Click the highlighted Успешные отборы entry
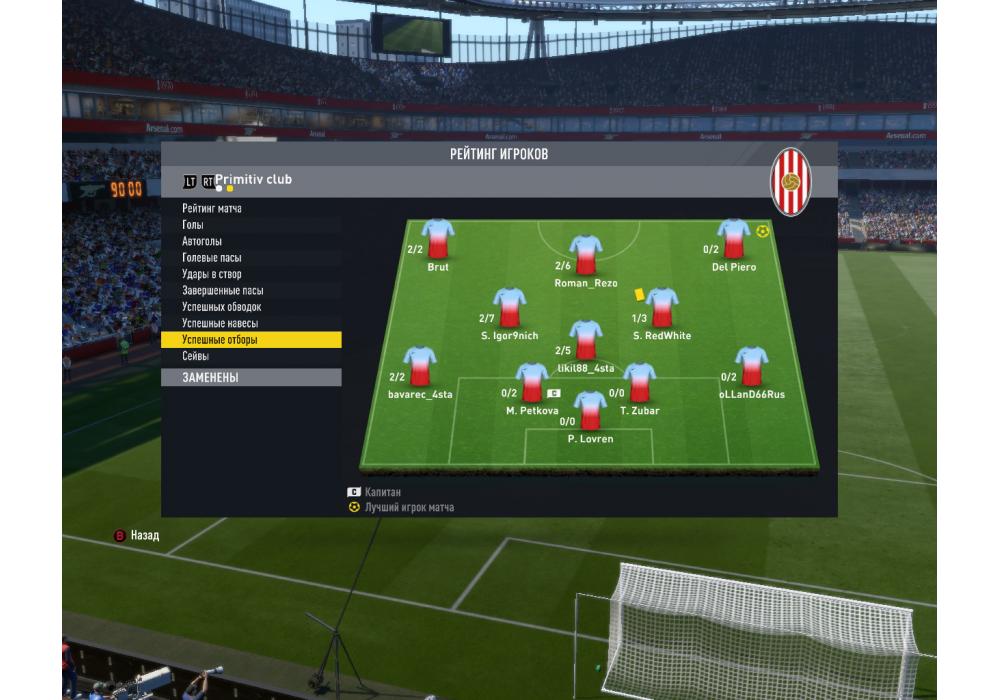Viewport: 1000px width, 700px height. [x=220, y=340]
